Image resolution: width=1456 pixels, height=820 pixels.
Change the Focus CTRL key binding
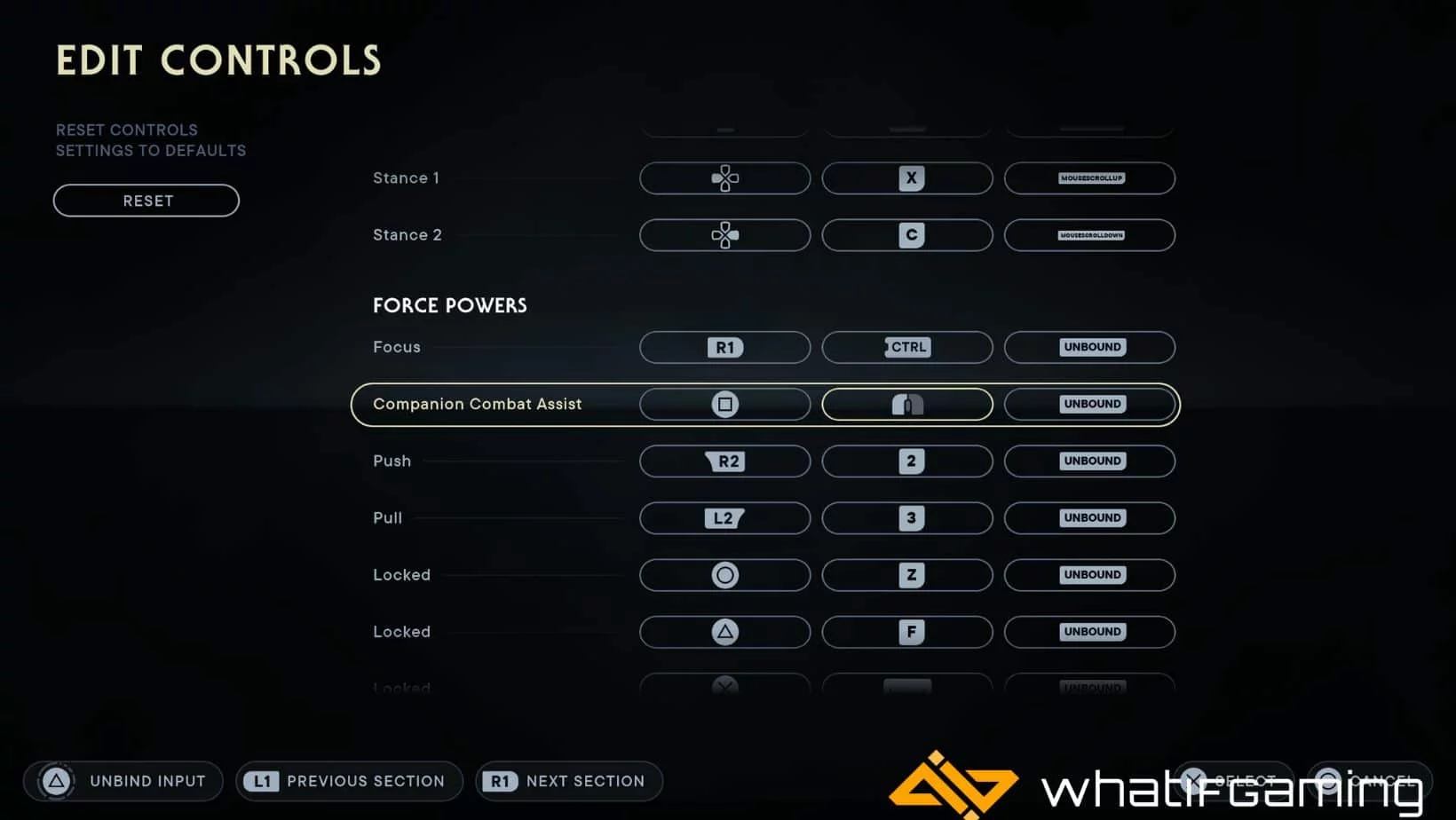coord(906,347)
